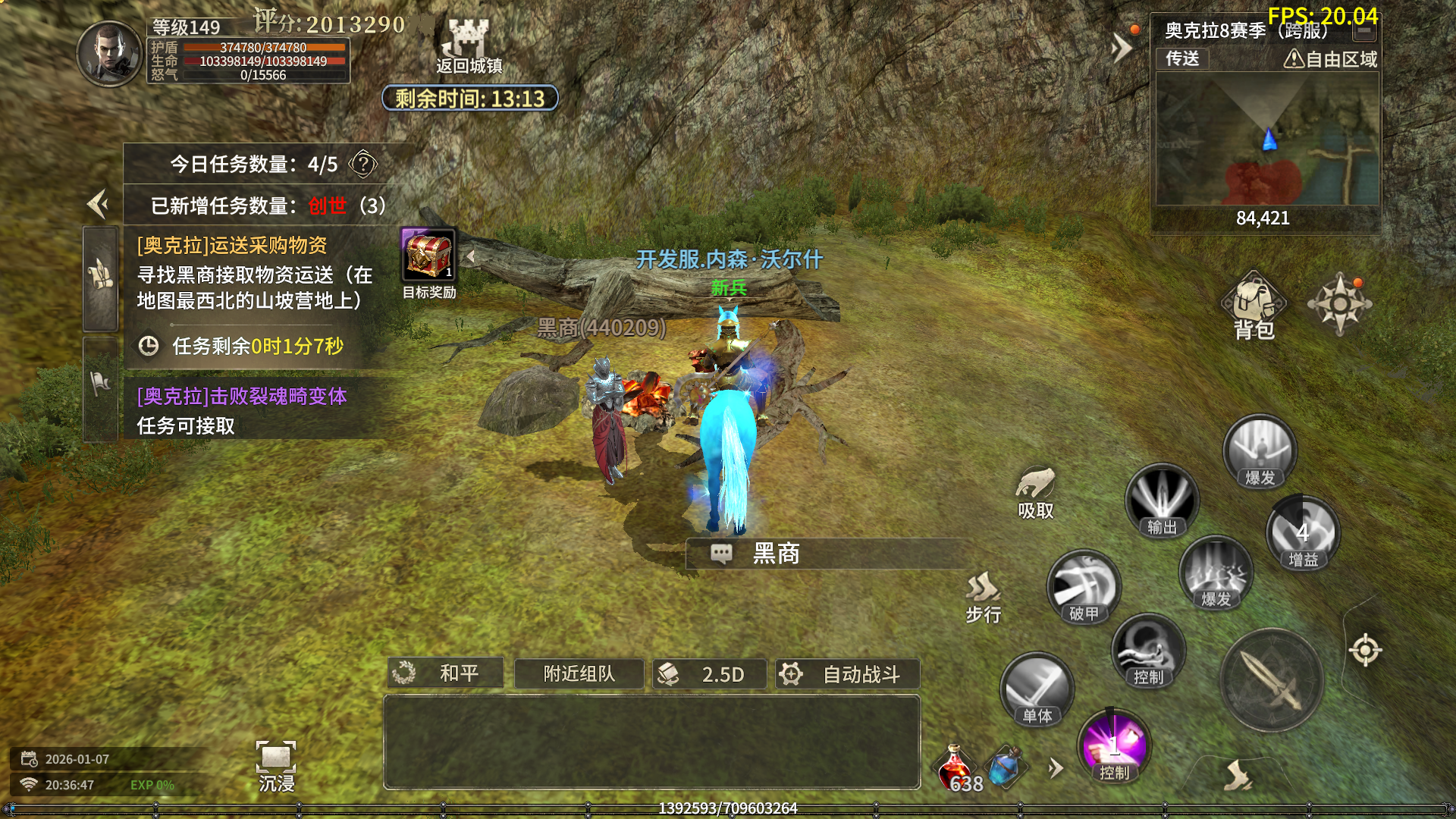
Task: Select the 运送采购物资 quest entry
Action: [x=254, y=273]
